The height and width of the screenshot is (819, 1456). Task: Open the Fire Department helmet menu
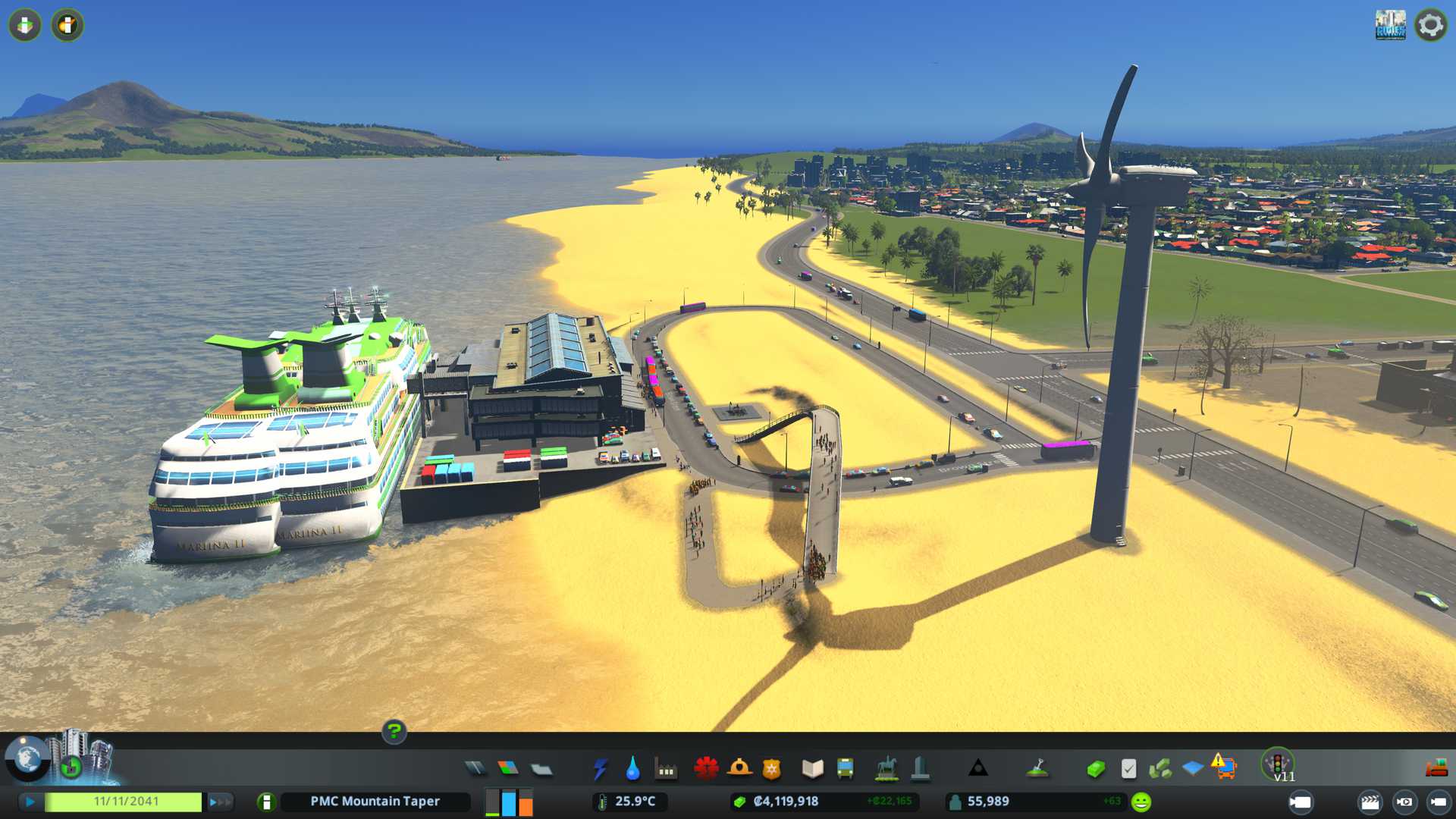739,769
